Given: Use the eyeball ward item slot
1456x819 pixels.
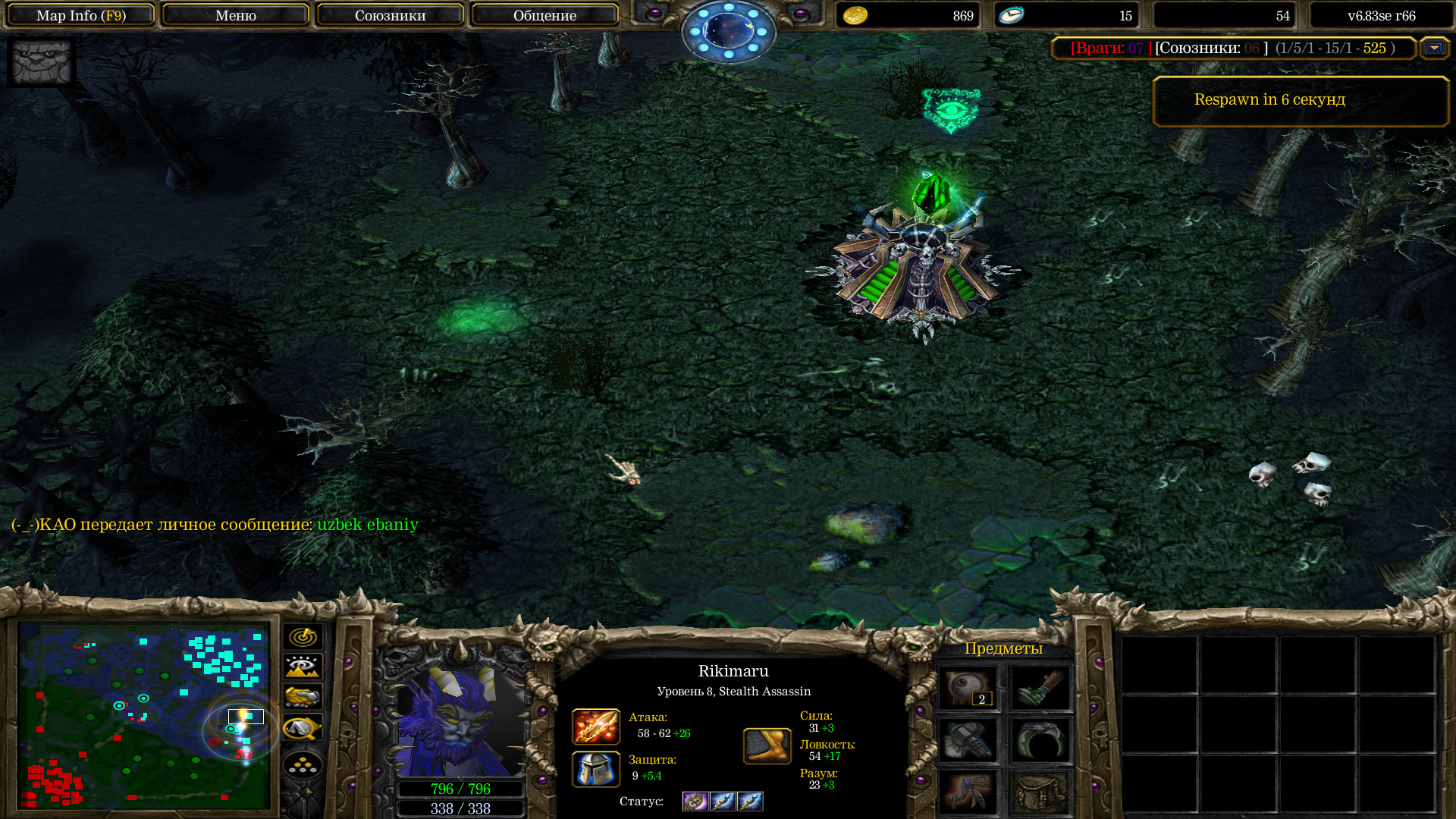Looking at the screenshot, I should point(968,689).
